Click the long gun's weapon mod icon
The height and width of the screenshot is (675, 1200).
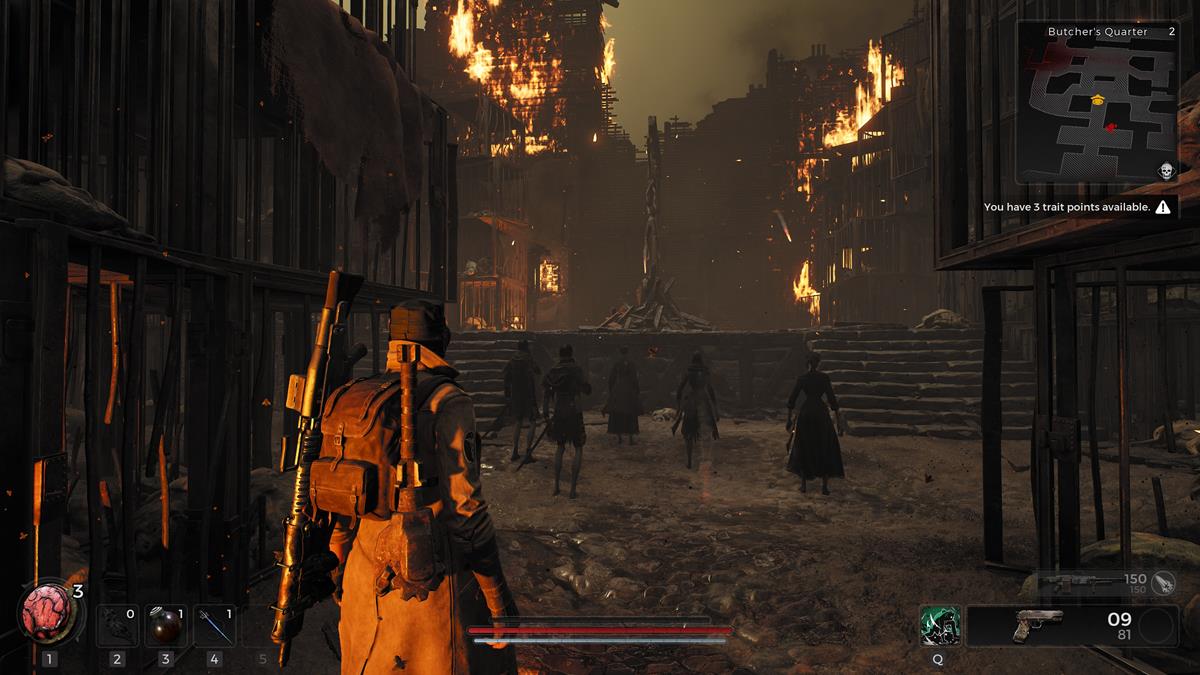point(1164,582)
